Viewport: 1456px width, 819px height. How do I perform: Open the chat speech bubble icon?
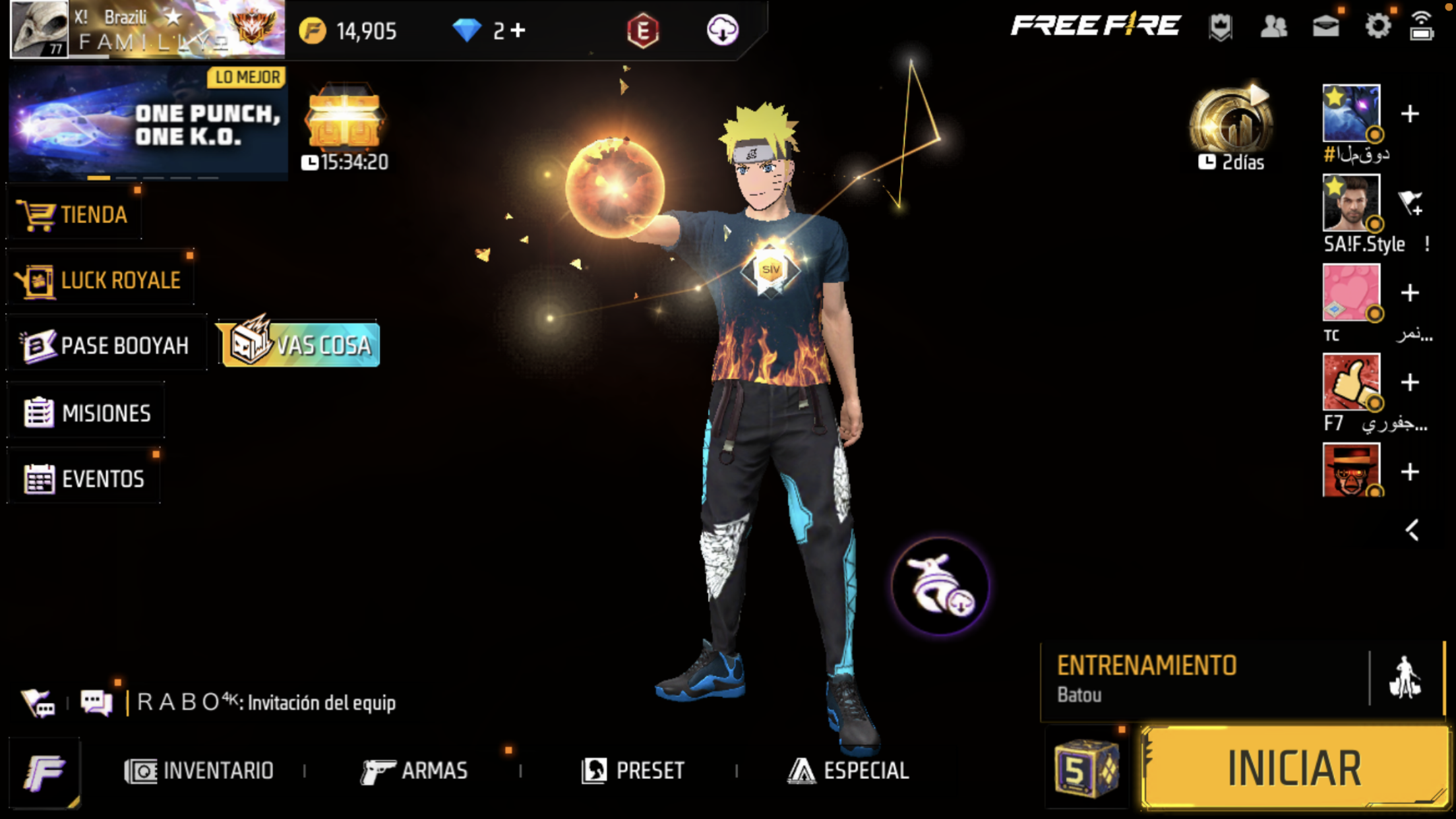point(96,702)
